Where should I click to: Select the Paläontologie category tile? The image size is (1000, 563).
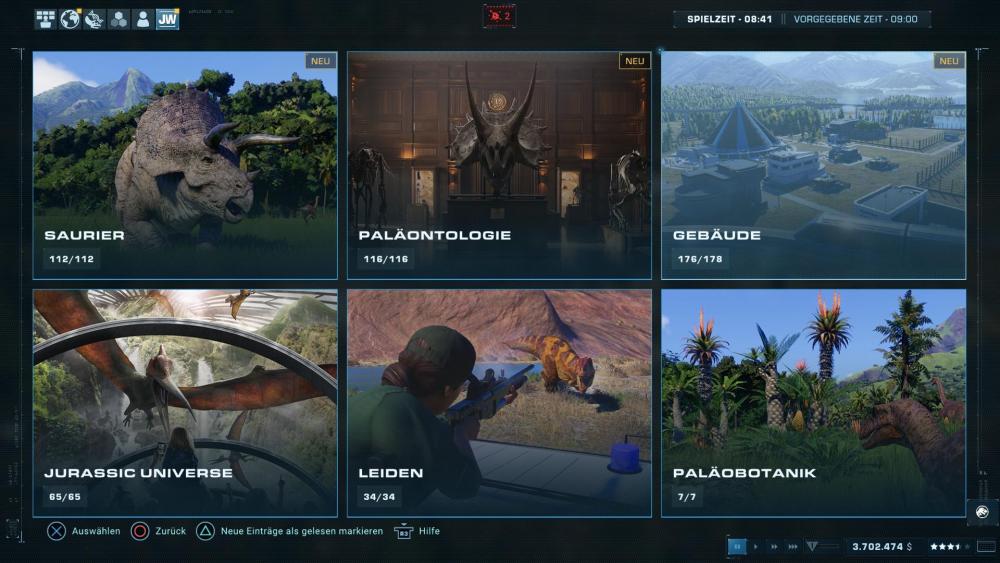[x=499, y=165]
